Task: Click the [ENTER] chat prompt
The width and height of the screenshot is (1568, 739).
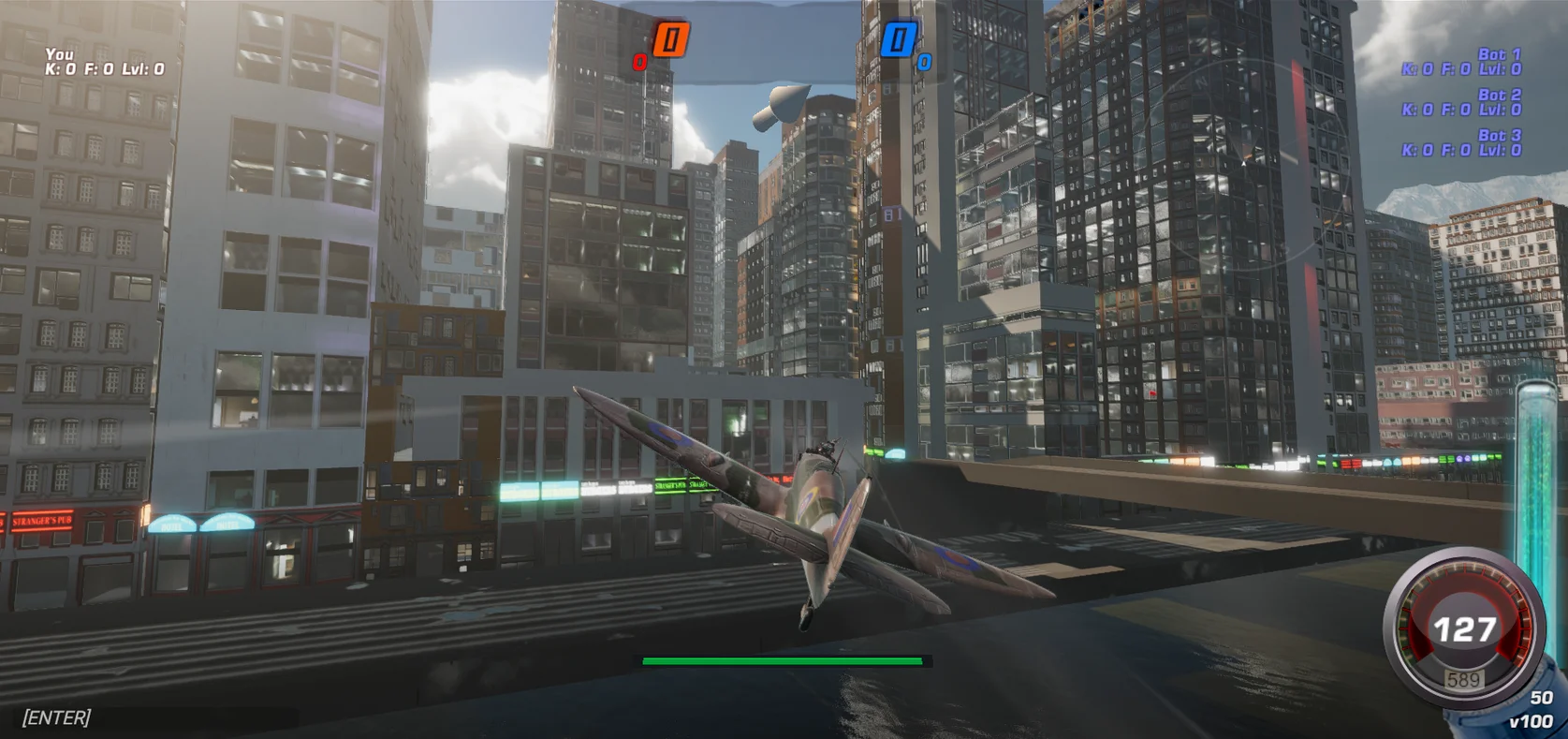Action: click(55, 716)
